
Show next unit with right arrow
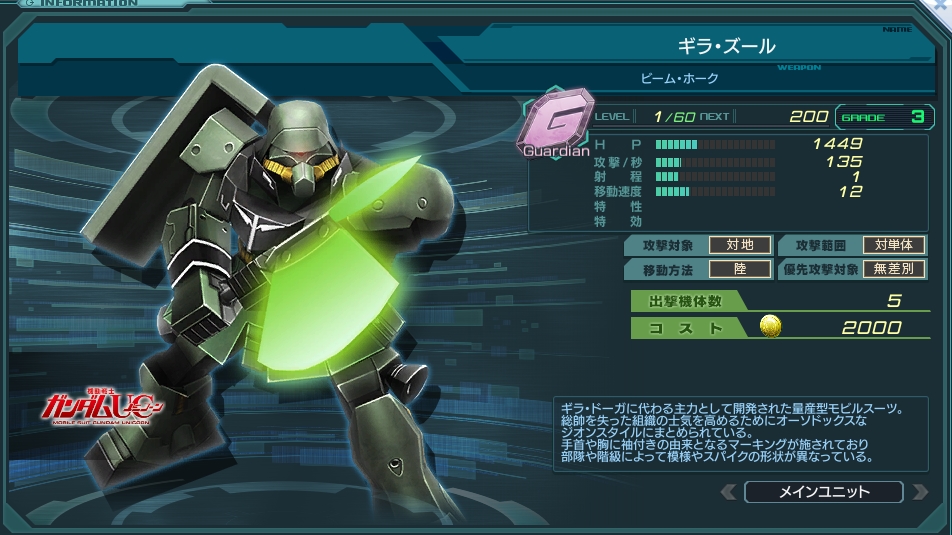(918, 492)
